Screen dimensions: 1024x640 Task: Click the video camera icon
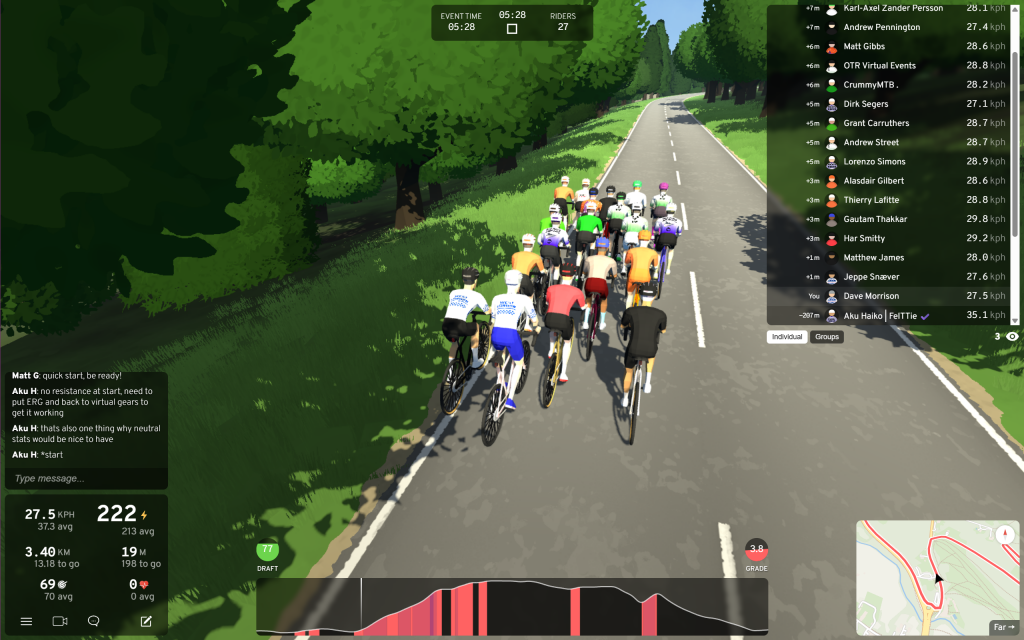(60, 621)
